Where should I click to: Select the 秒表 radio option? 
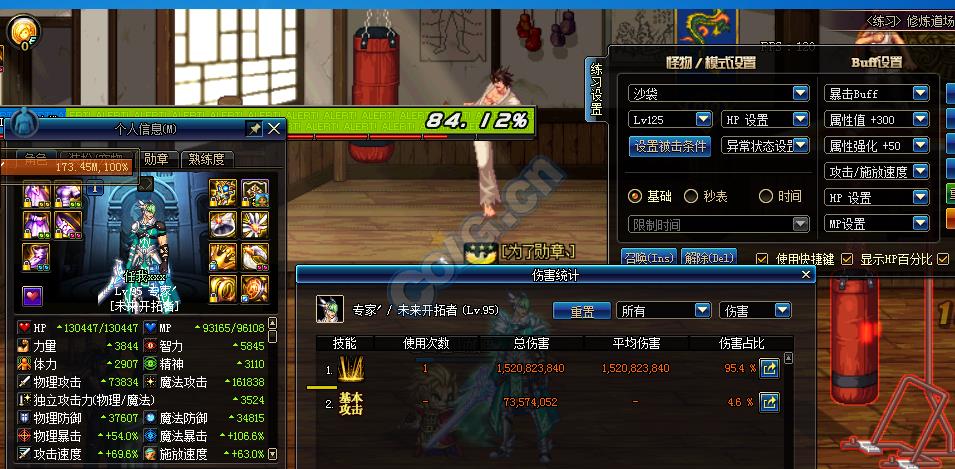(x=692, y=196)
